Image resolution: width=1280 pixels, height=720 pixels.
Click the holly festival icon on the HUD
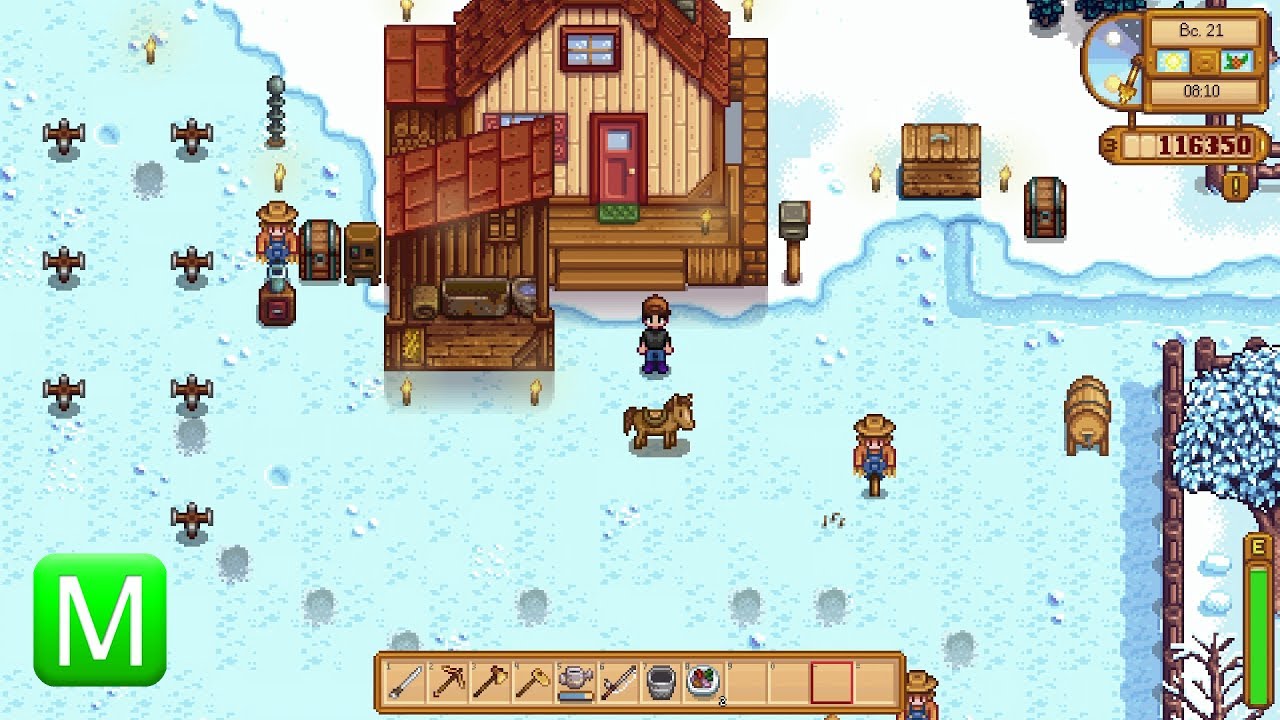click(1235, 61)
